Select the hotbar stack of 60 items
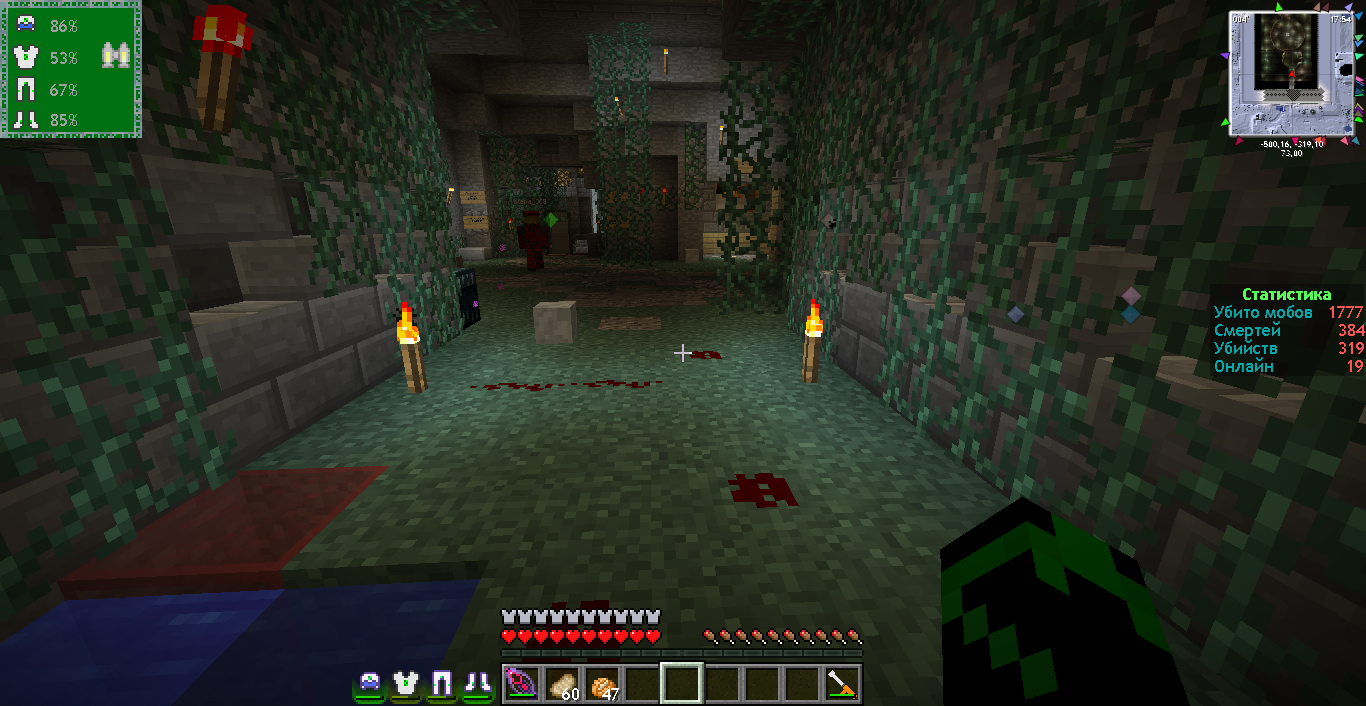This screenshot has width=1366, height=706. (x=561, y=684)
